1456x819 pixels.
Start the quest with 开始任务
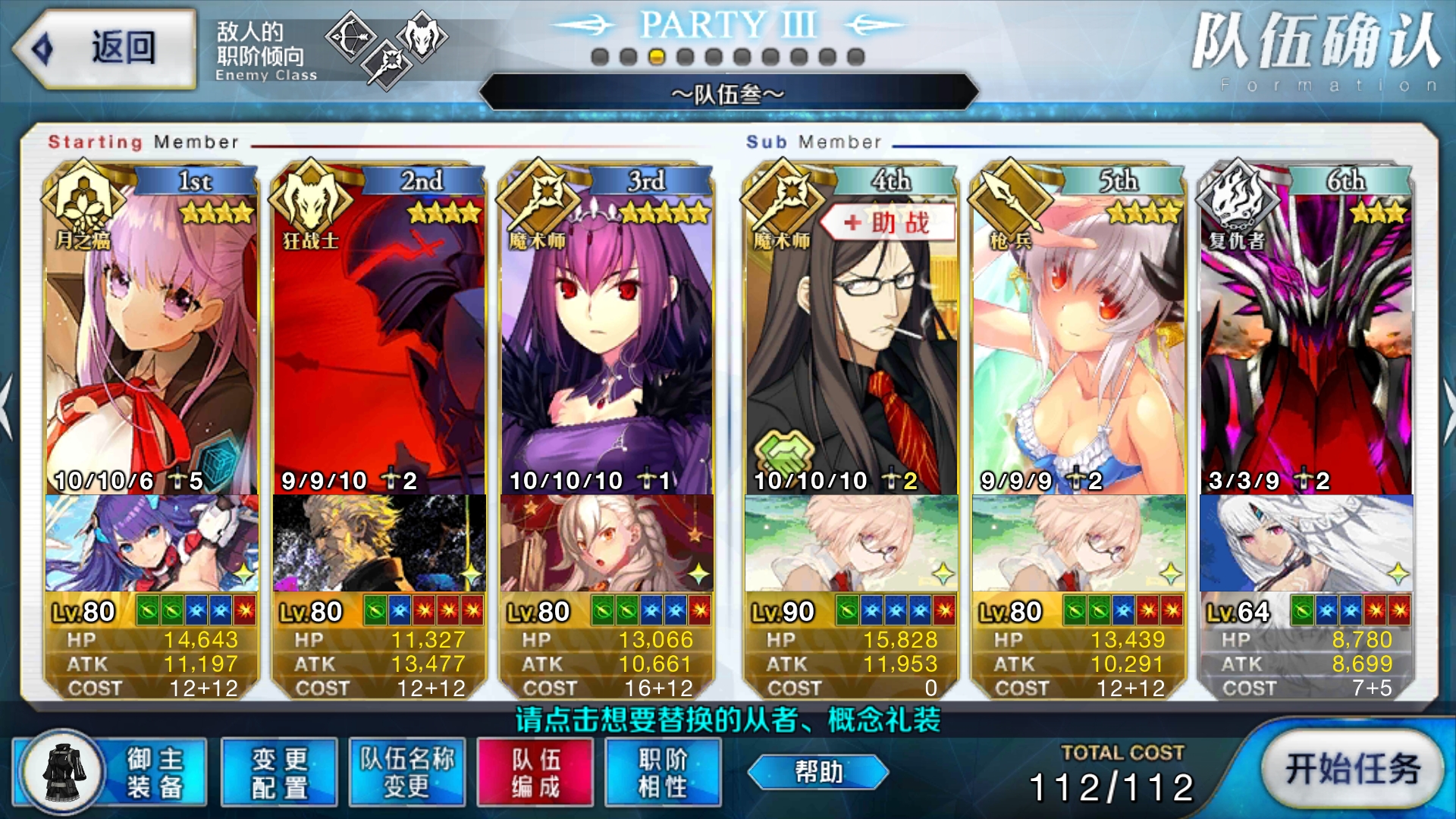(1352, 769)
